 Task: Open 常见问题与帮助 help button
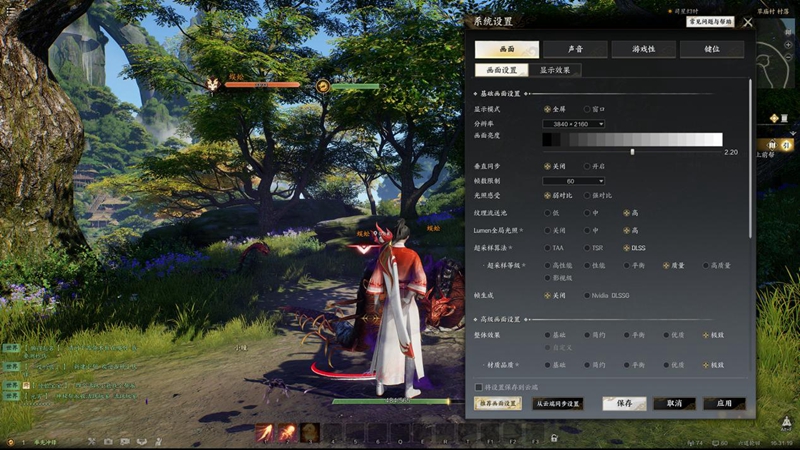pos(710,21)
